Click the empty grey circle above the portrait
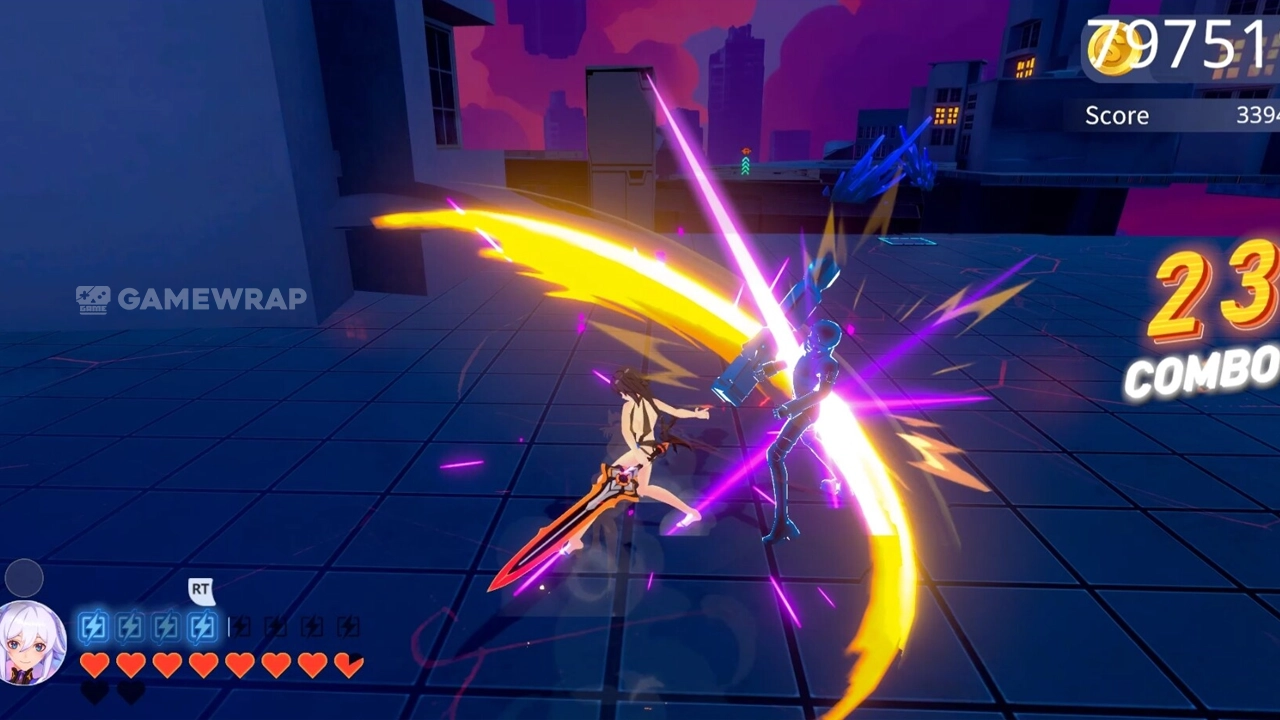This screenshot has width=1280, height=720. [24, 578]
